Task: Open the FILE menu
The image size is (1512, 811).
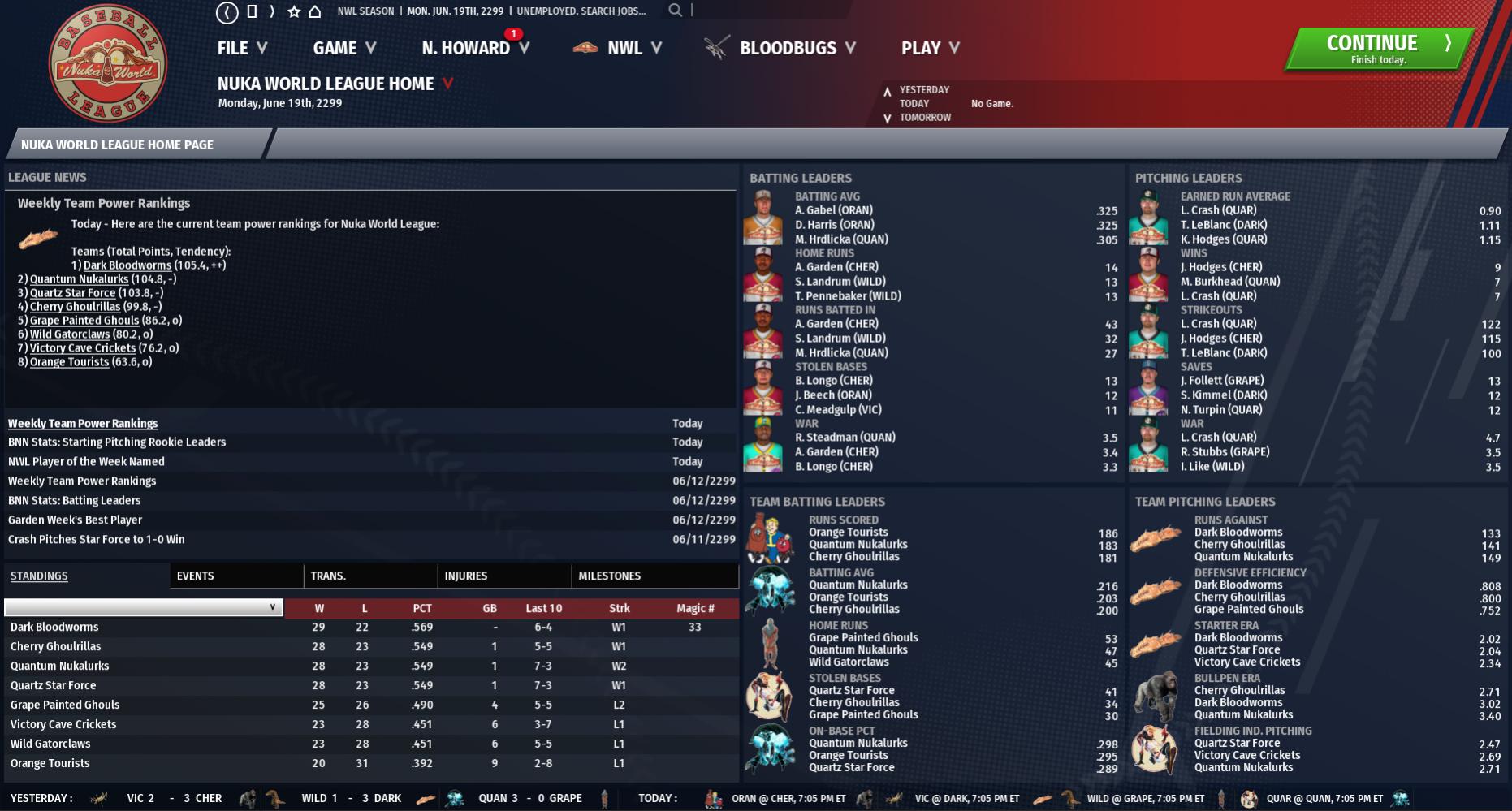Action: 241,49
